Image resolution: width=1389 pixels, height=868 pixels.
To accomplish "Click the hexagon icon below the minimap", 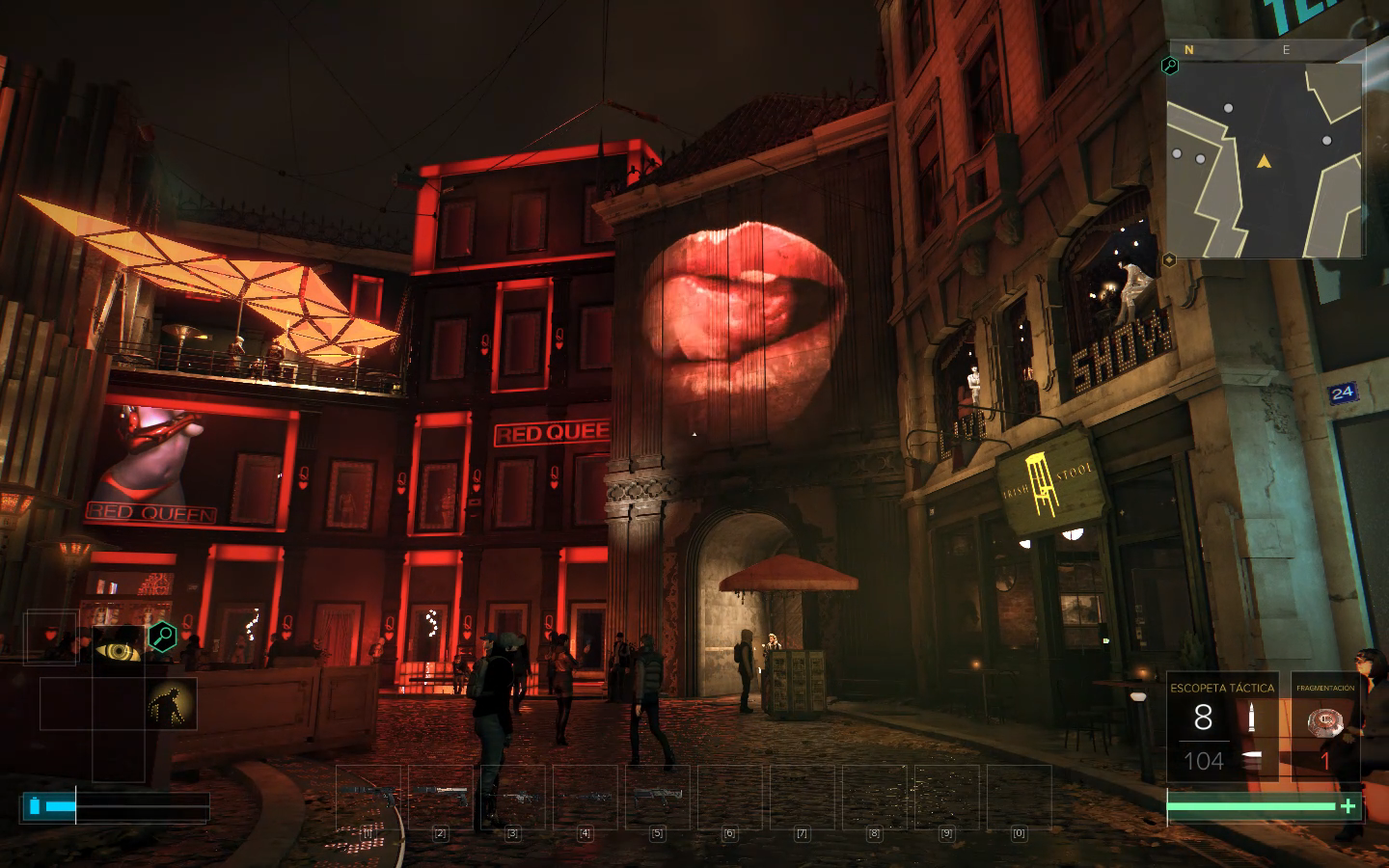I will [x=1170, y=259].
